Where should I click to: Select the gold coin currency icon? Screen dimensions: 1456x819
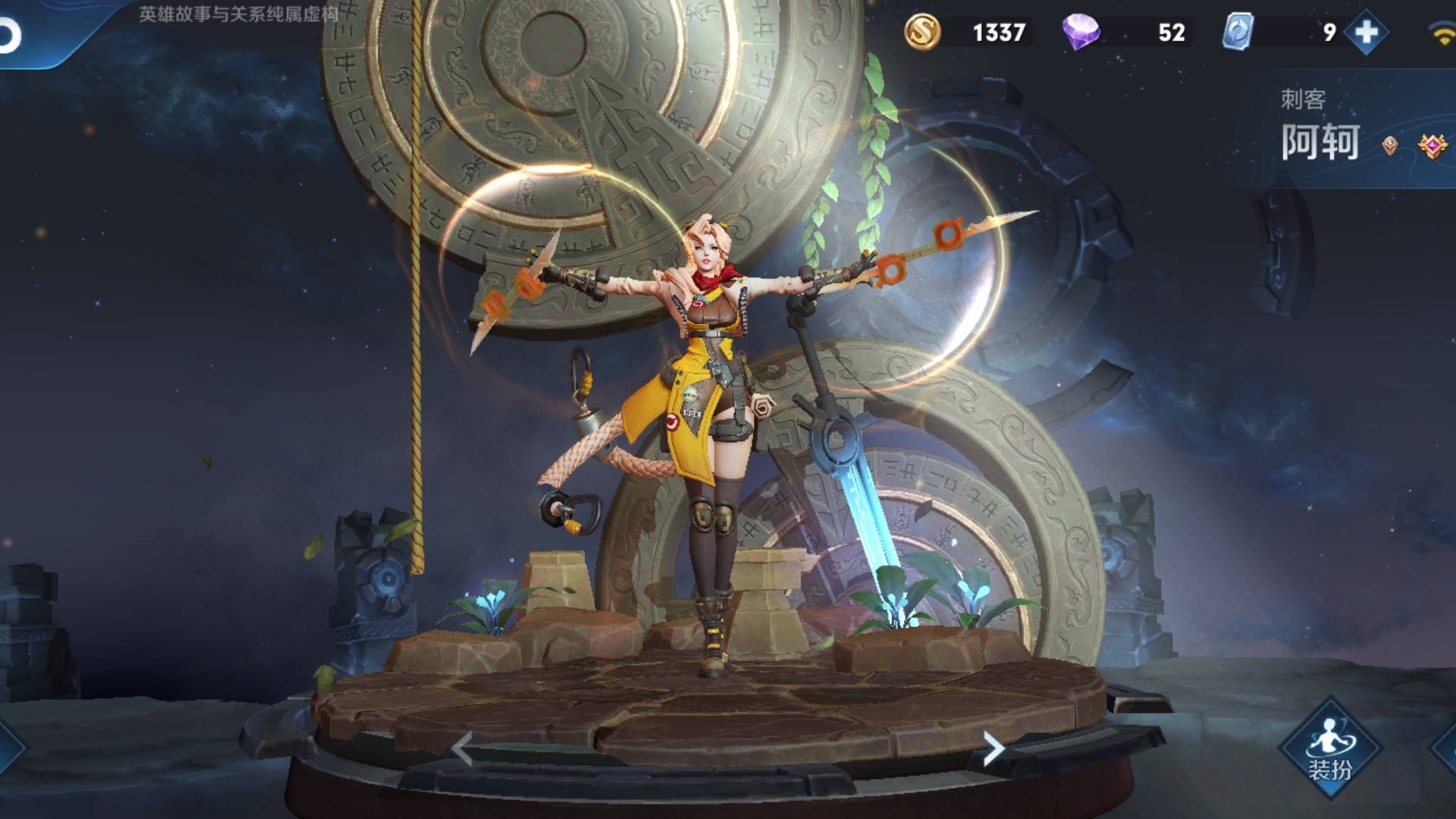pyautogui.click(x=922, y=33)
